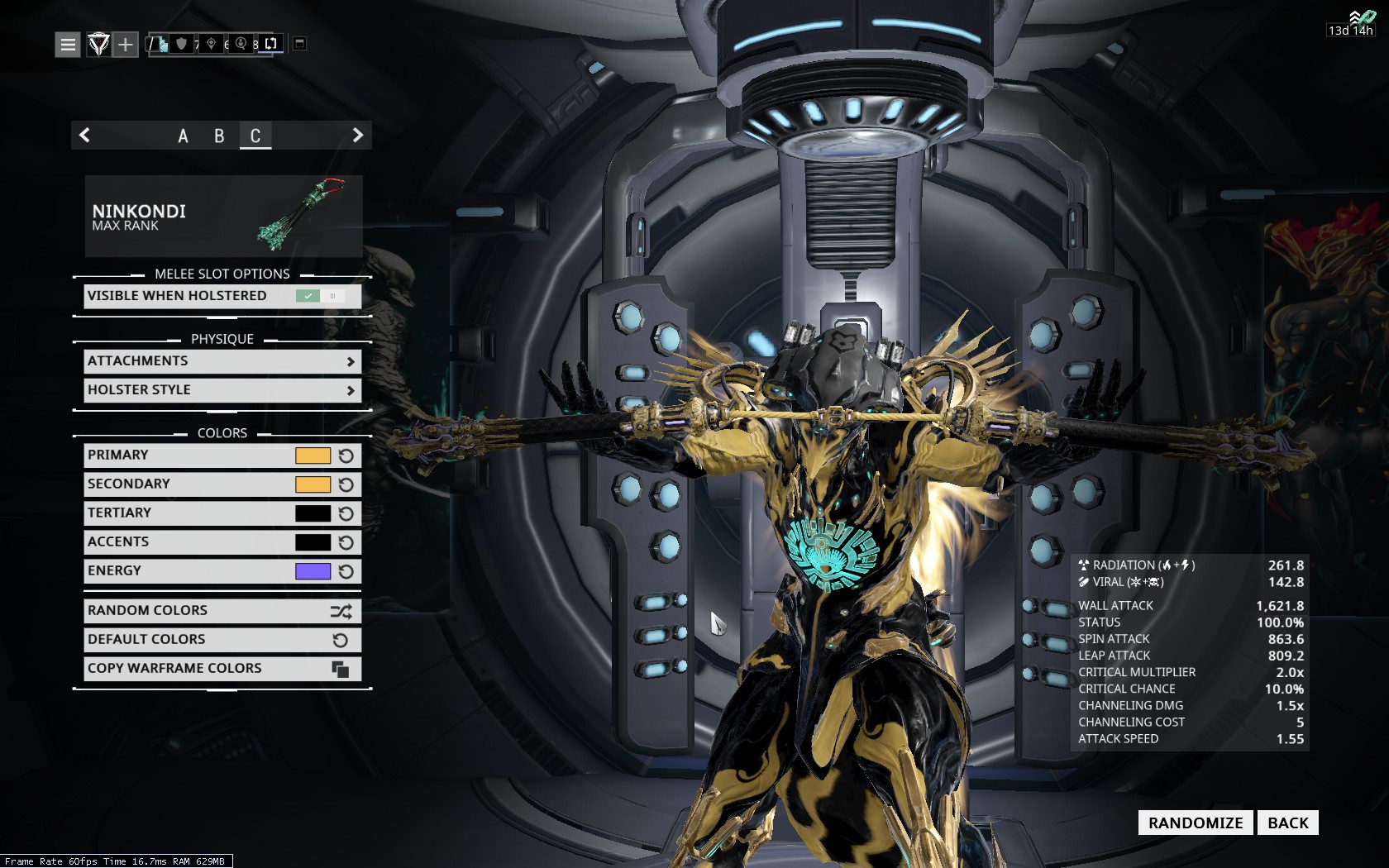Open the Attachments submenu
This screenshot has width=1389, height=868.
(x=222, y=361)
